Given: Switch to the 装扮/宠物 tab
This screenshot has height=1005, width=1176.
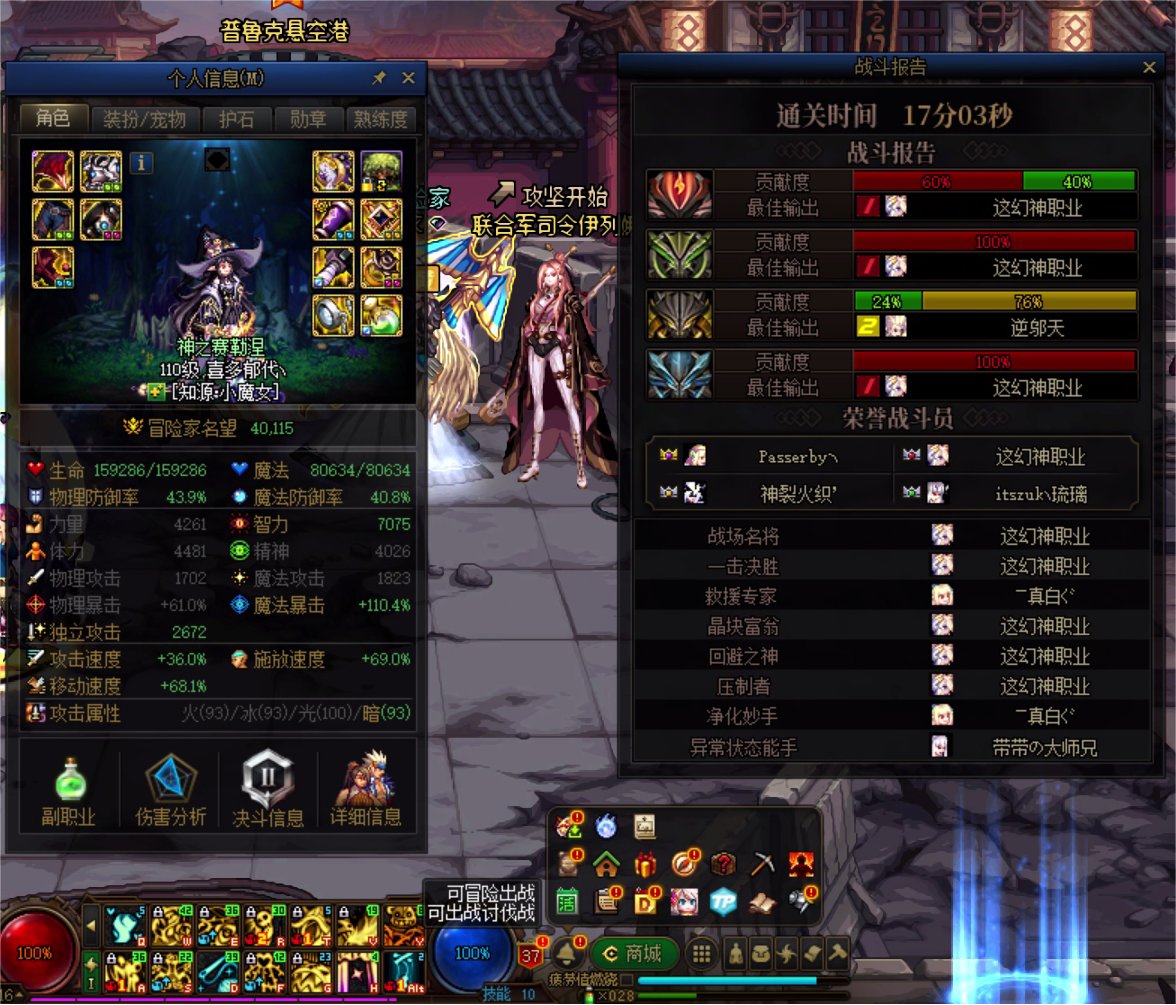Looking at the screenshot, I should 145,119.
